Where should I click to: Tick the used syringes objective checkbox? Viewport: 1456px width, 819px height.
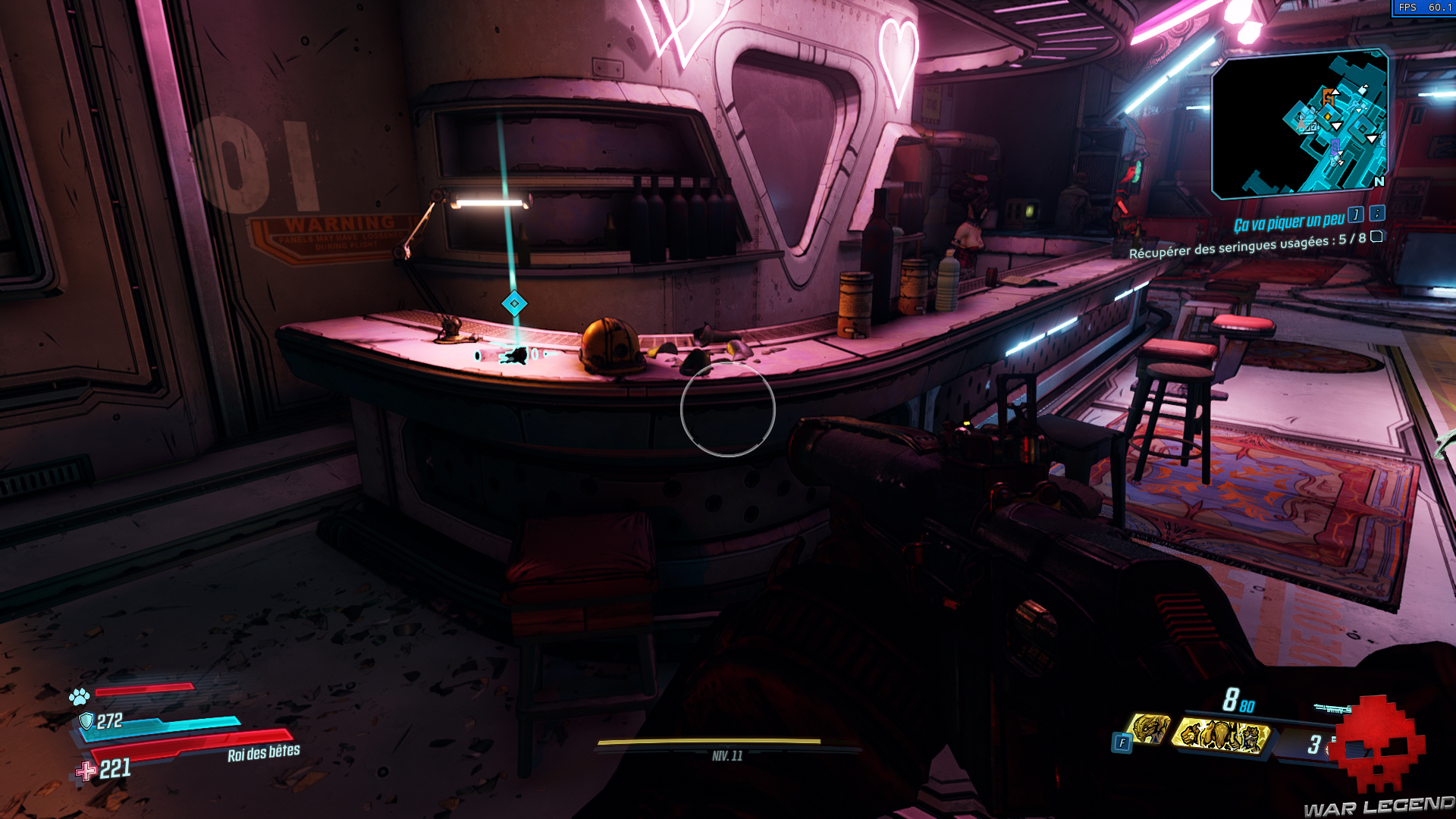coord(1376,237)
